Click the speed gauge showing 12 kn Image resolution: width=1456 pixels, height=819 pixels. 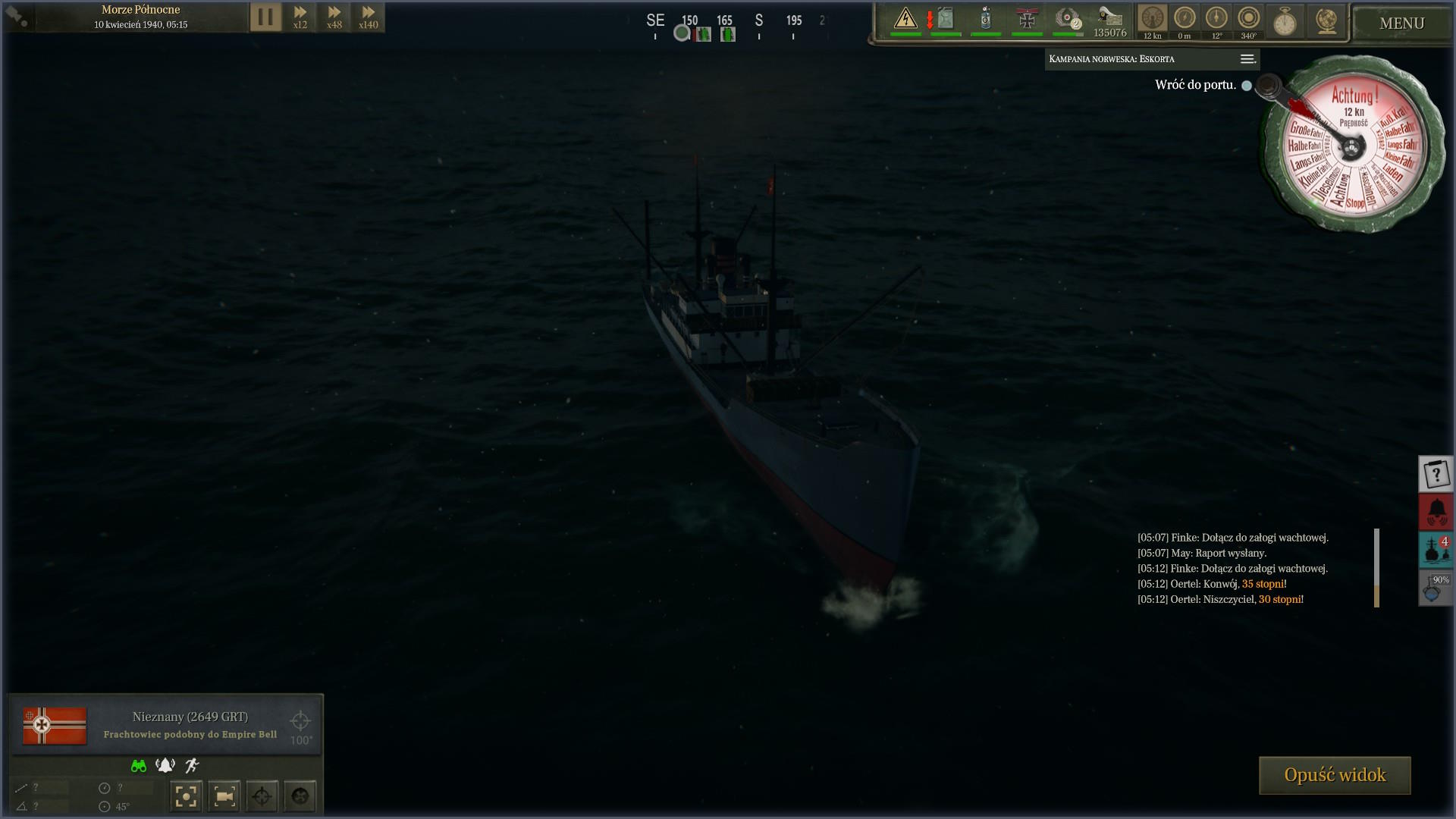point(1152,19)
